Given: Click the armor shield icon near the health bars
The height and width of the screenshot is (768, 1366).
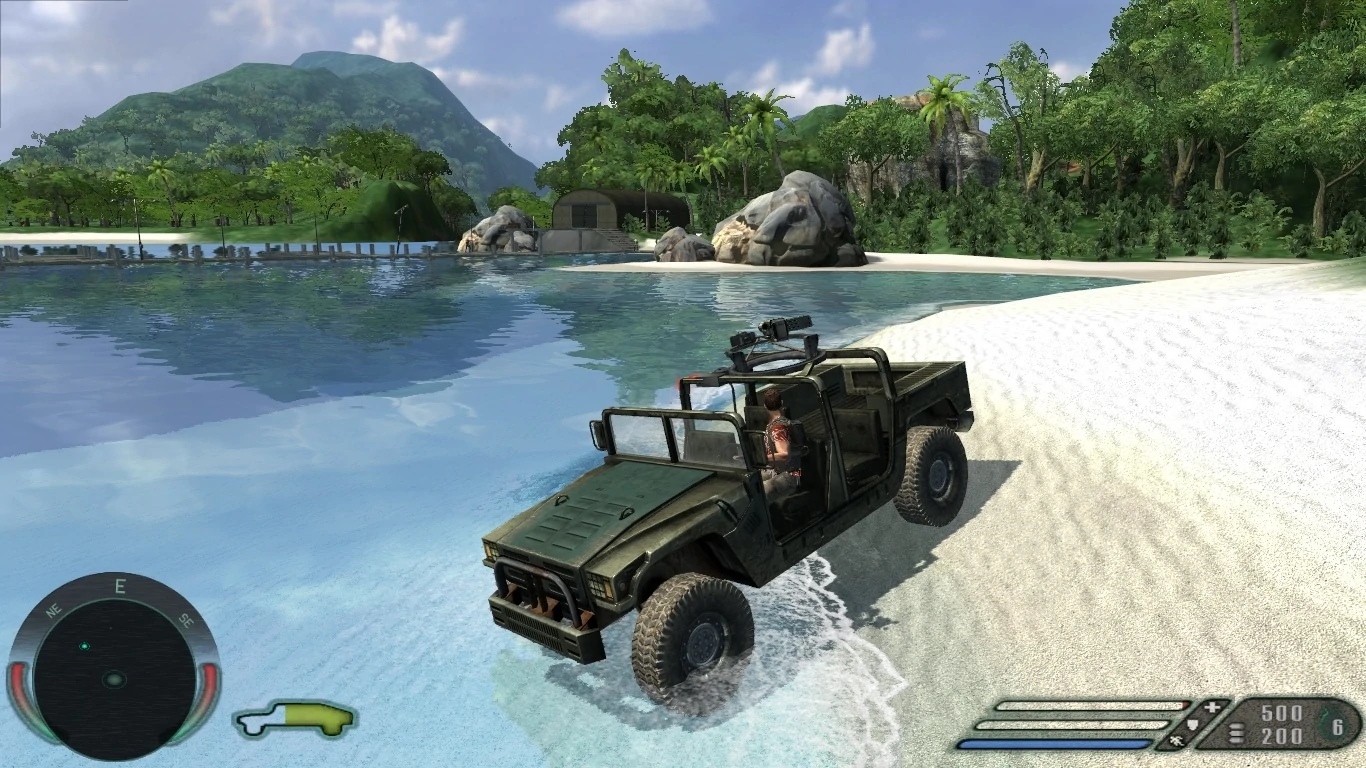Looking at the screenshot, I should (x=1192, y=725).
